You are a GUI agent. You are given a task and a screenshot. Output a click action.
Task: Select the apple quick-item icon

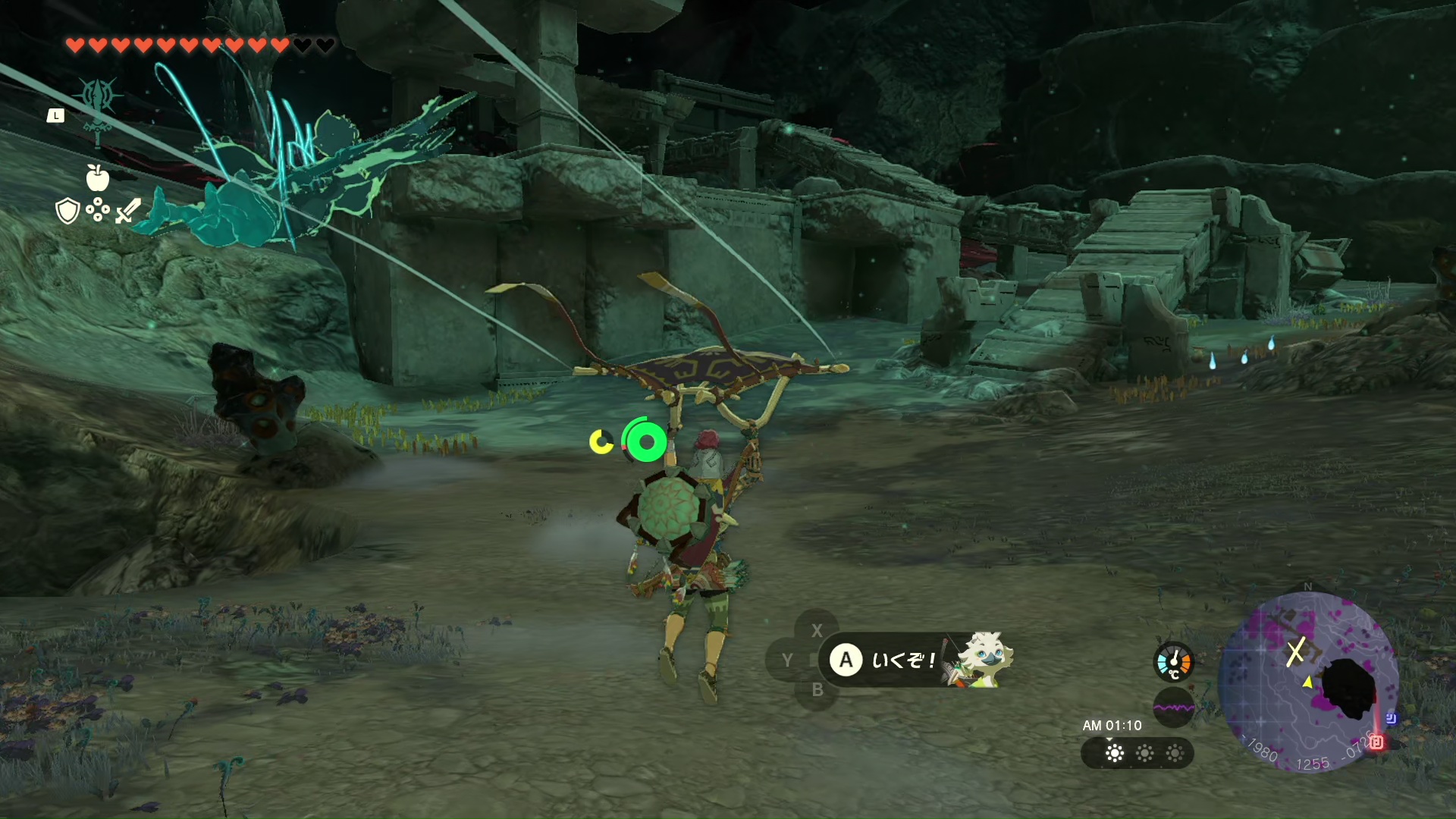[x=98, y=178]
